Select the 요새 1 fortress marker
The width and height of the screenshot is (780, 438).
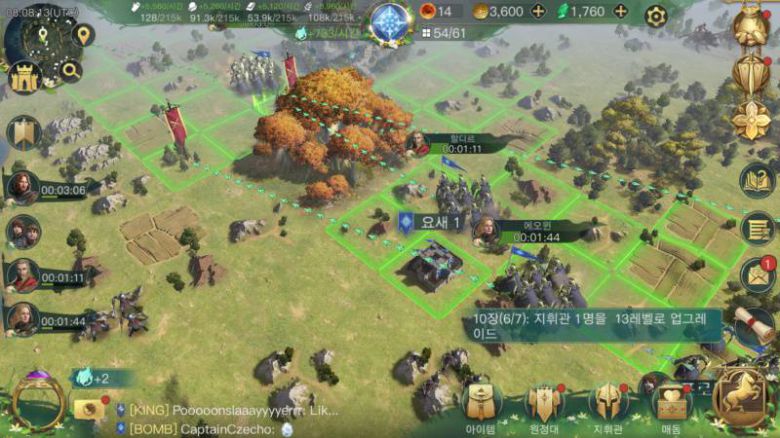(x=431, y=222)
